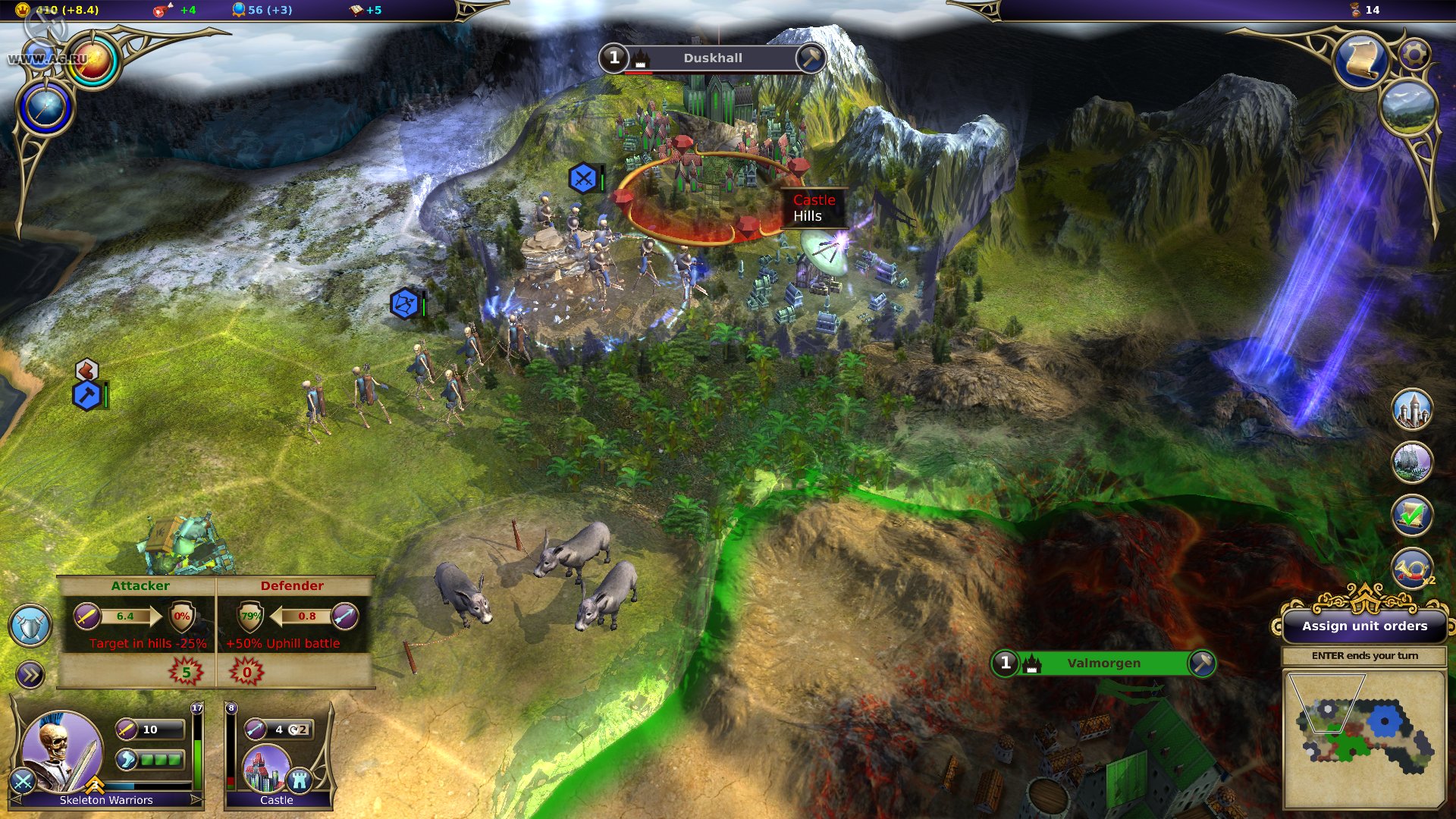Click the blue magic wand orb
This screenshot has height=819, width=1456.
[45, 108]
